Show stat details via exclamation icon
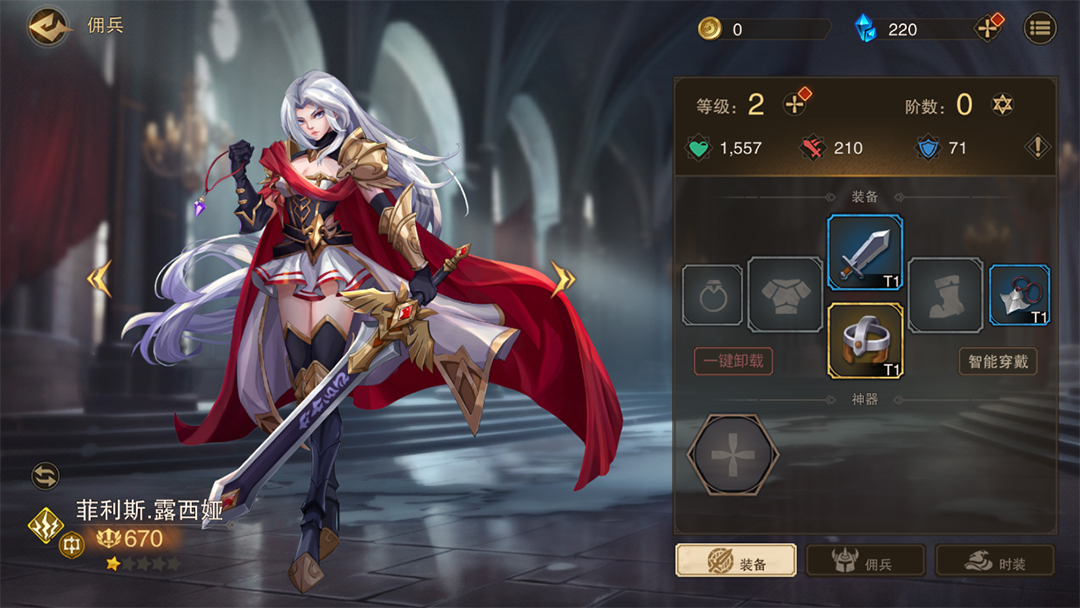Image resolution: width=1080 pixels, height=608 pixels. pyautogui.click(x=1039, y=148)
